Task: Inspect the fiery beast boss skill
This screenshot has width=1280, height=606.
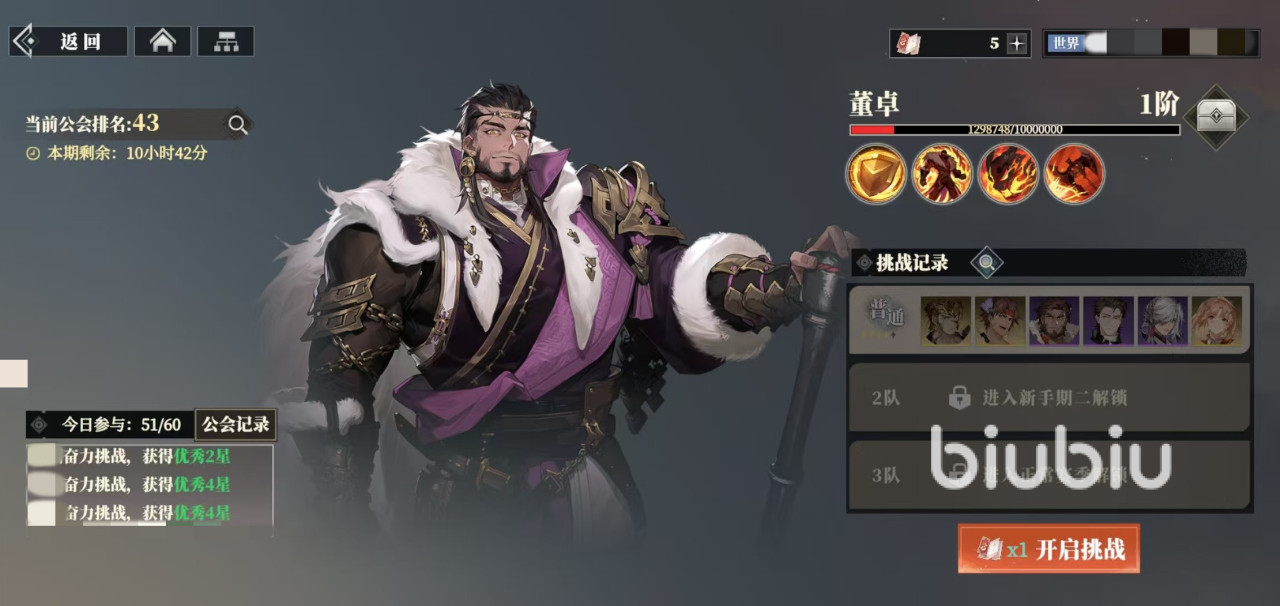Action: click(x=1008, y=174)
